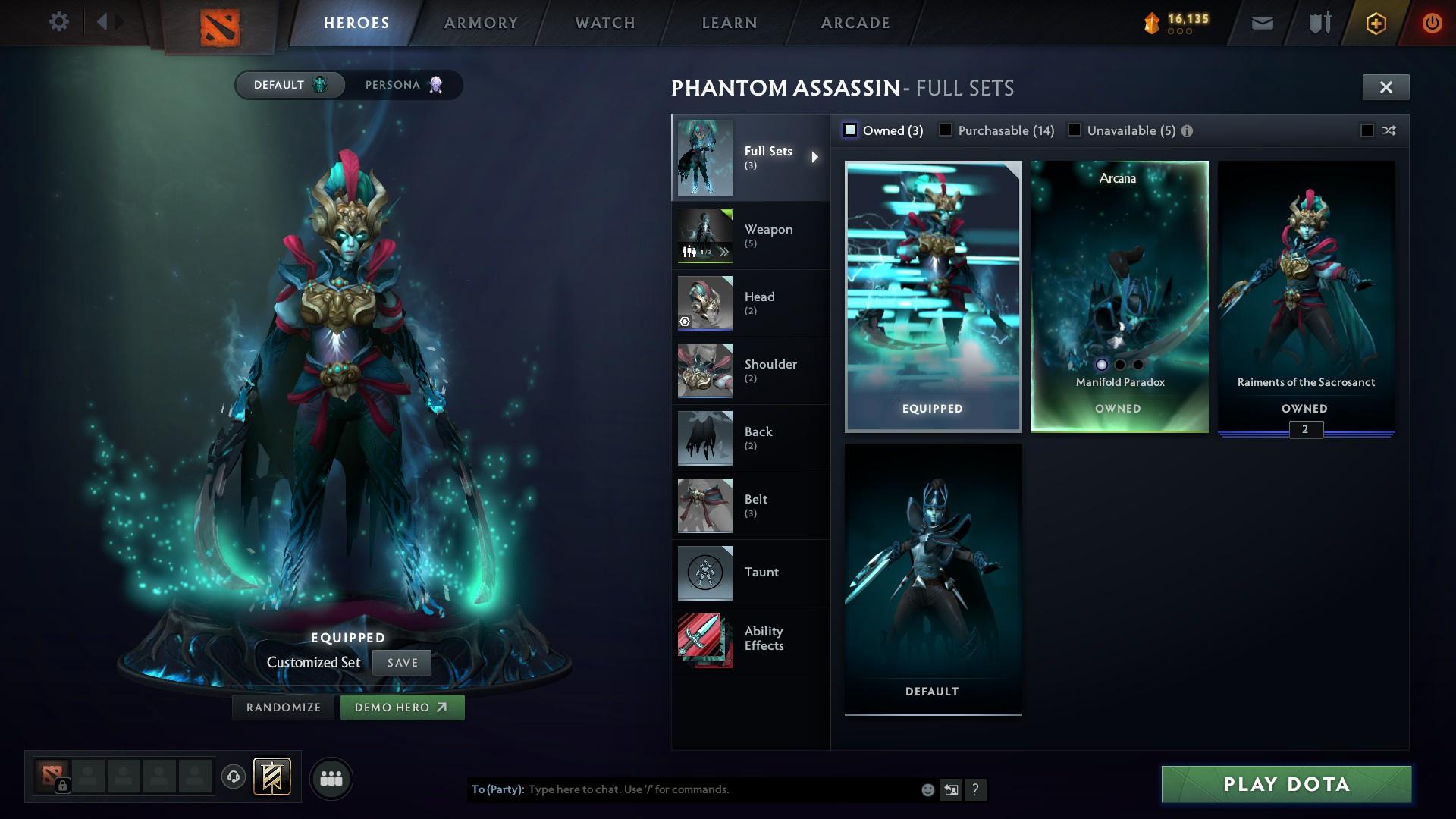The width and height of the screenshot is (1456, 819).
Task: Save the Customized Set
Action: pos(402,662)
